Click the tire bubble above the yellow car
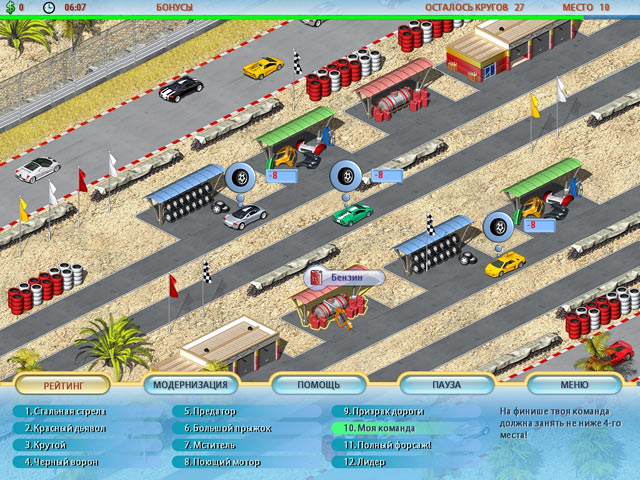 click(x=498, y=226)
